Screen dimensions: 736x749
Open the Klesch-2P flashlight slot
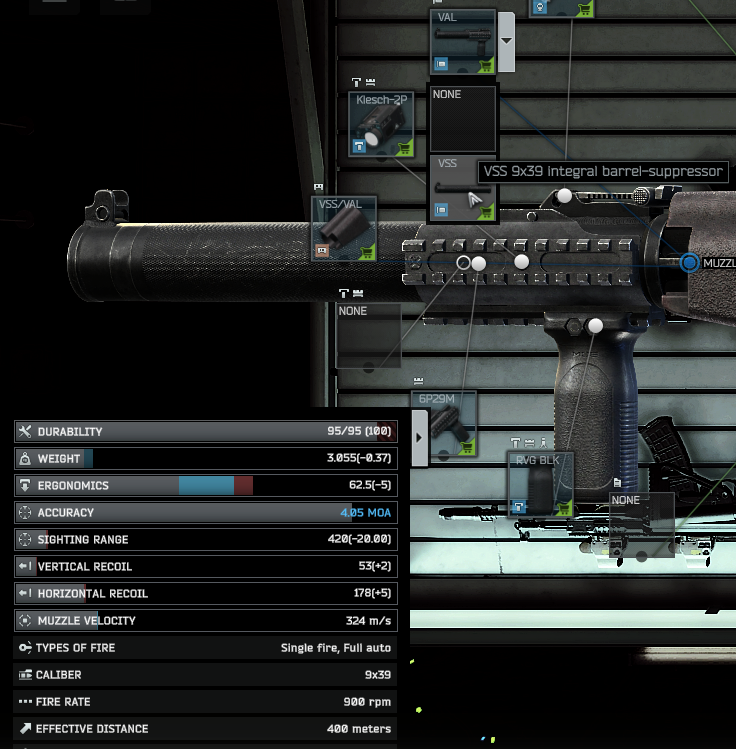pyautogui.click(x=381, y=124)
